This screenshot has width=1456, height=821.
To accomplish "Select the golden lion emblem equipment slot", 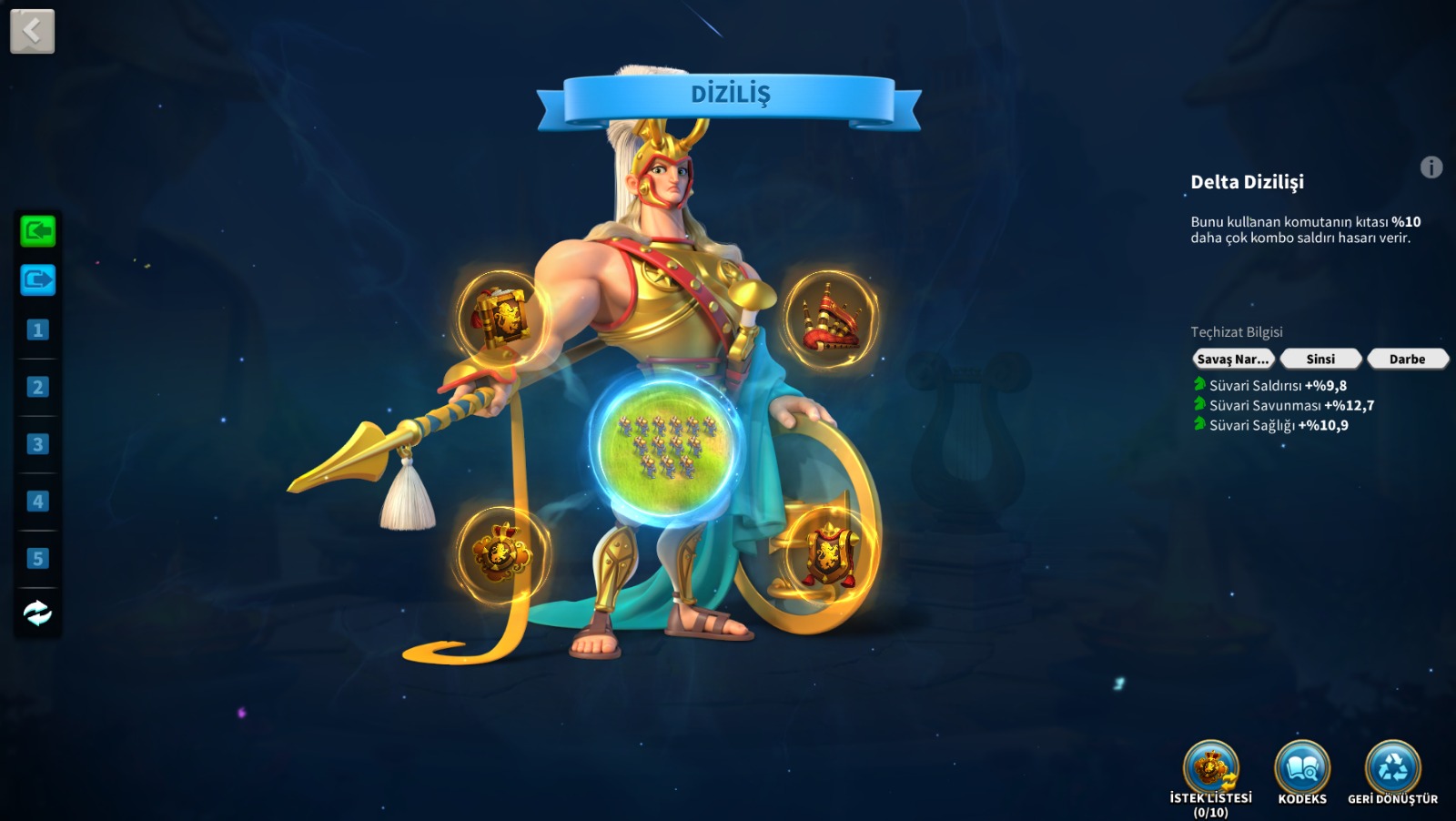I will 500,552.
